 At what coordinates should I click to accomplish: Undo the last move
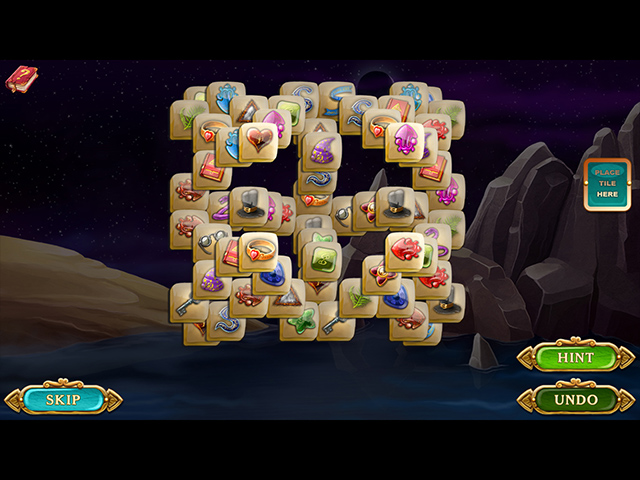tap(575, 400)
